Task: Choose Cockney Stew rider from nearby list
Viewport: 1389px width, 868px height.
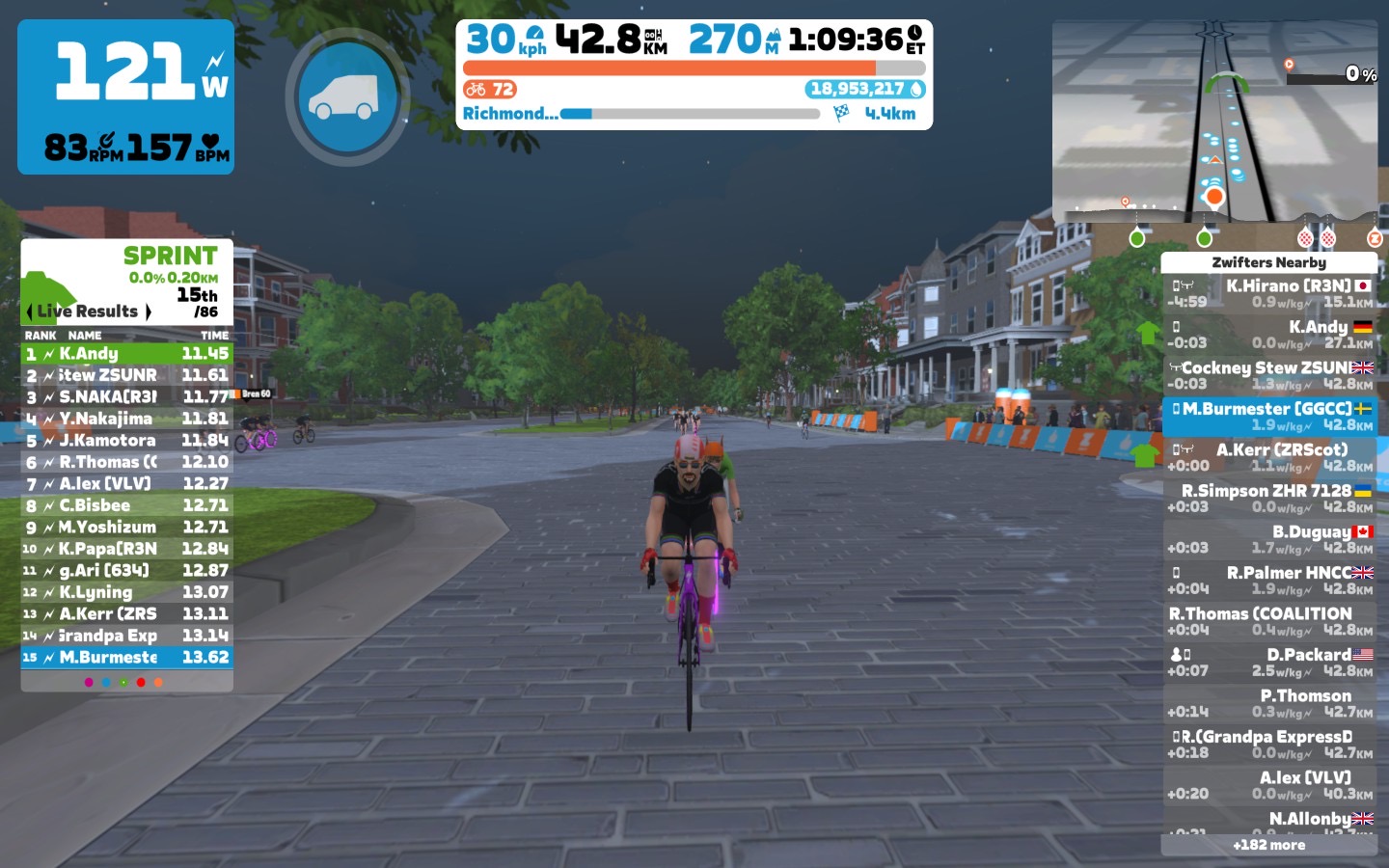Action: [x=1268, y=375]
